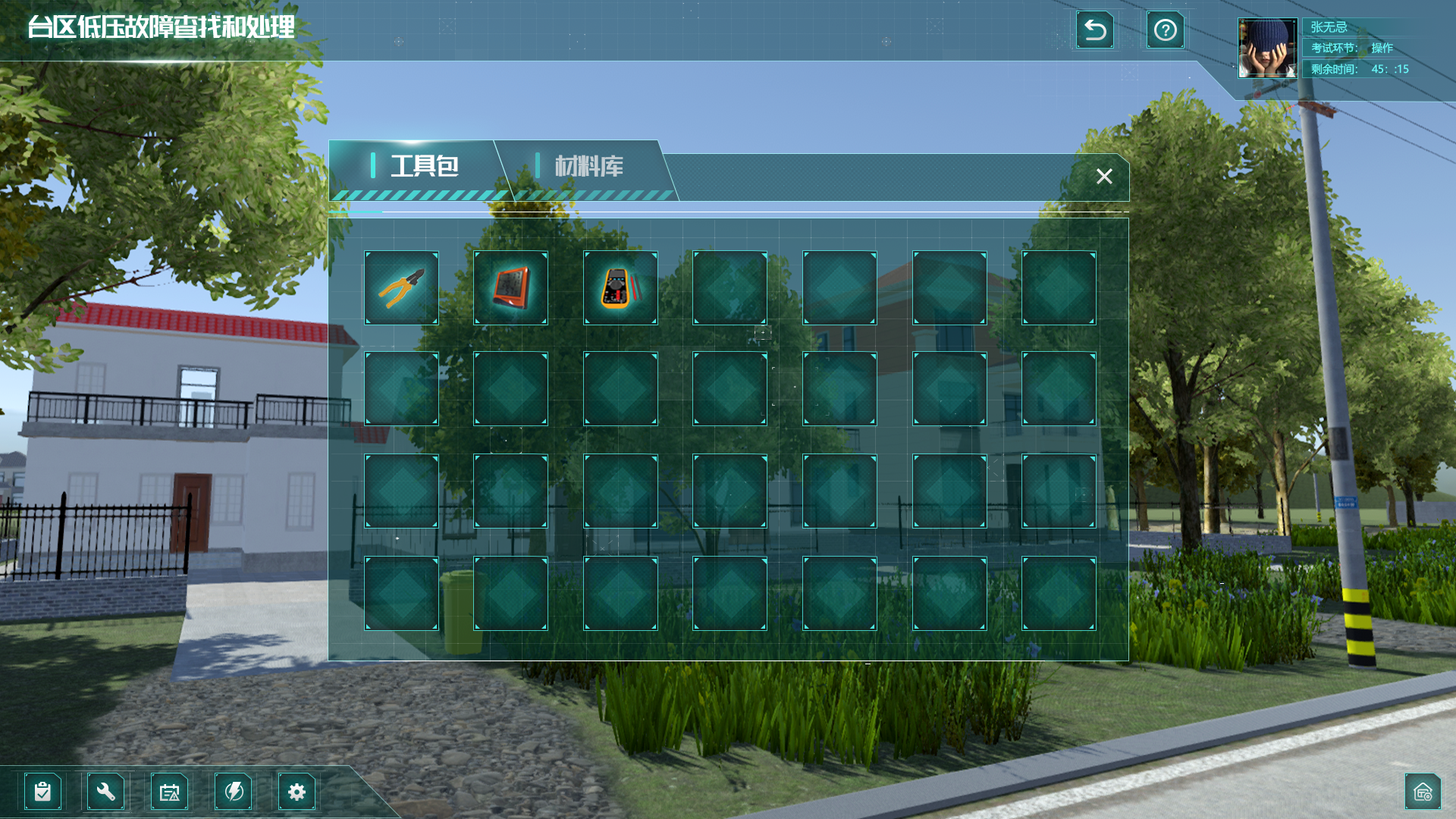Choose the multimeter tool slot
This screenshot has width=1456, height=819.
(x=620, y=288)
